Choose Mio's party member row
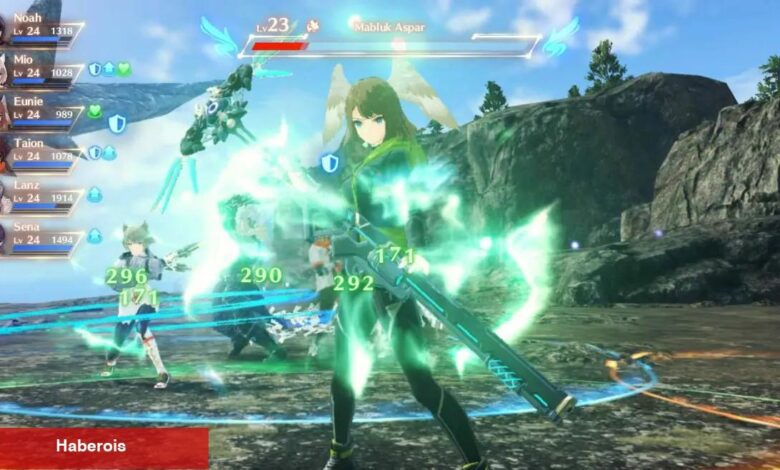The height and width of the screenshot is (470, 780). click(40, 67)
